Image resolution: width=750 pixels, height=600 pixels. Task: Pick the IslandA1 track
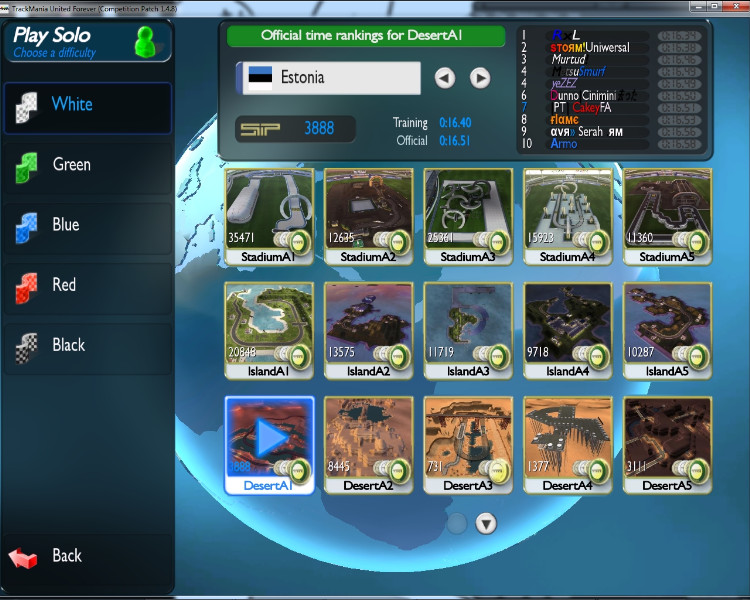(269, 329)
